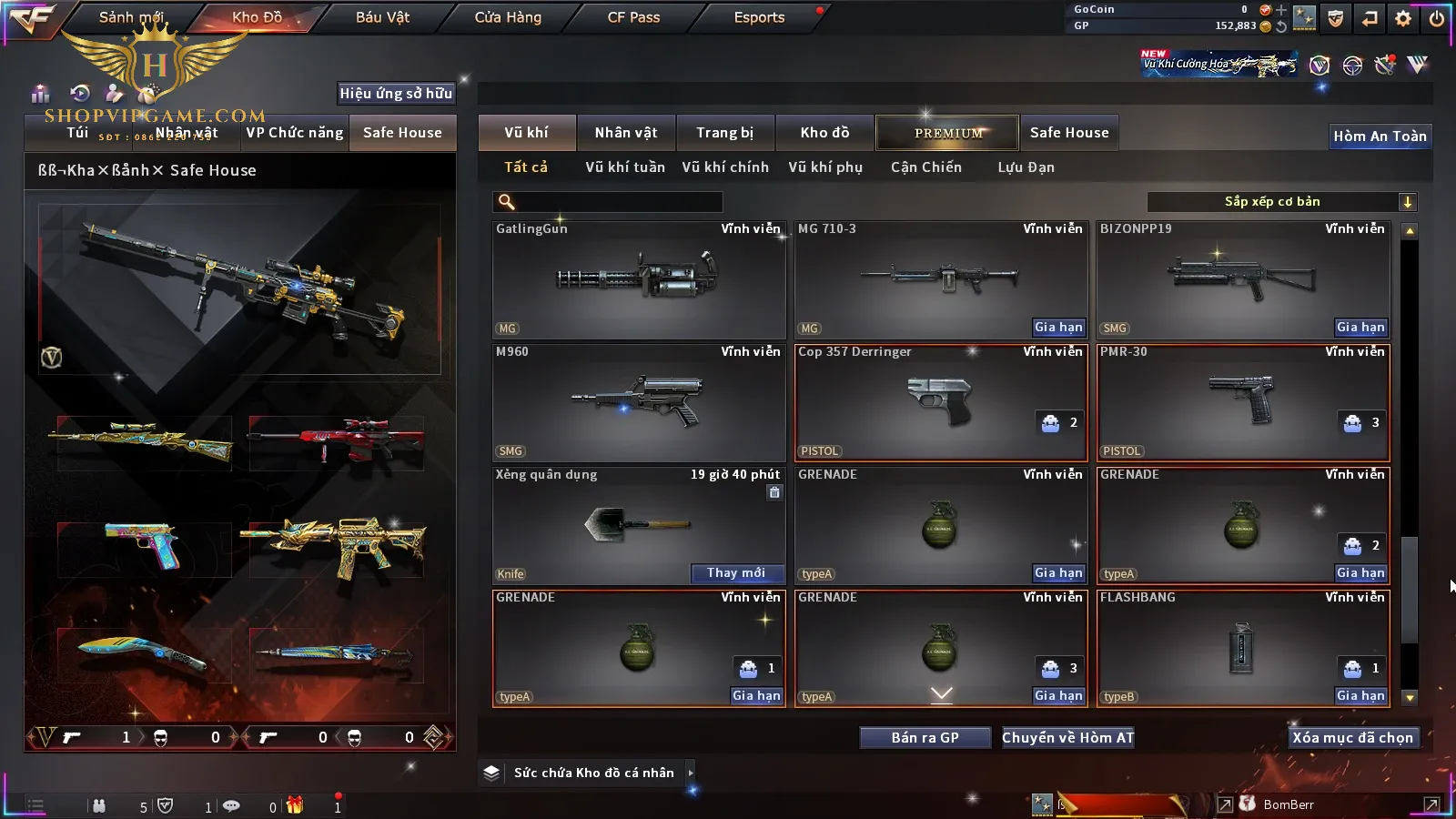Choose the Cop 357 Derringer pistol
The height and width of the screenshot is (819, 1456).
[940, 402]
